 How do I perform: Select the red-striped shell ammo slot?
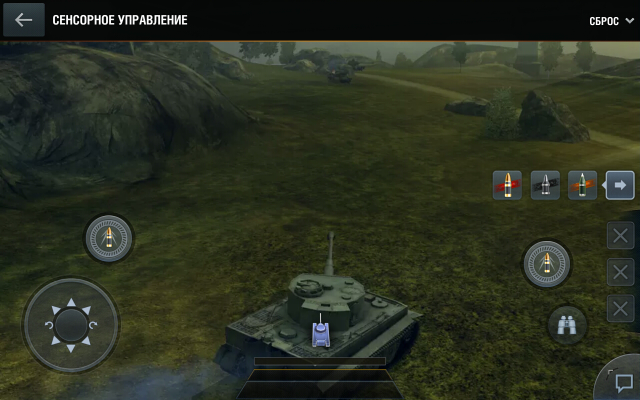[508, 185]
